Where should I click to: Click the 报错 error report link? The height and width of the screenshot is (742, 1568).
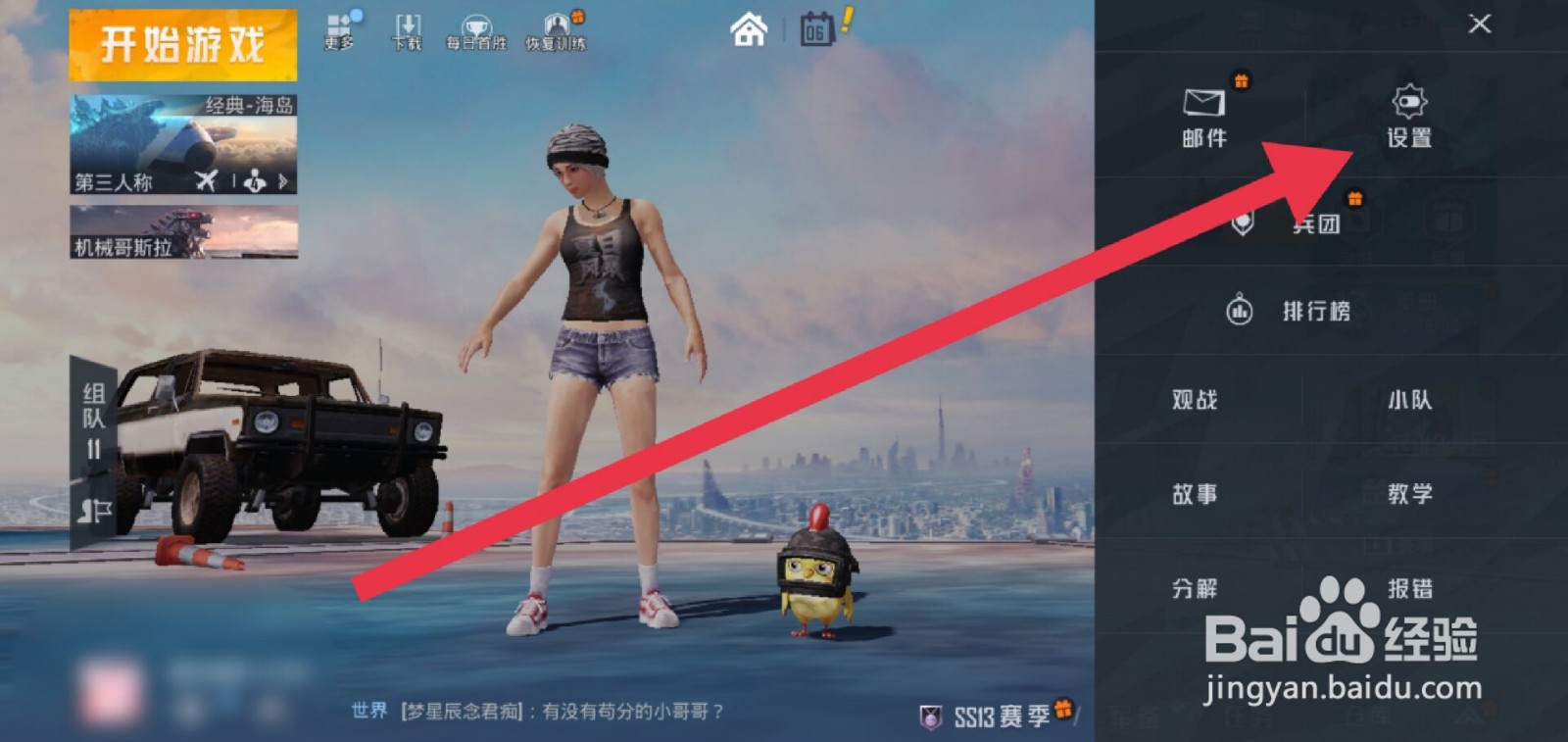tap(1411, 589)
